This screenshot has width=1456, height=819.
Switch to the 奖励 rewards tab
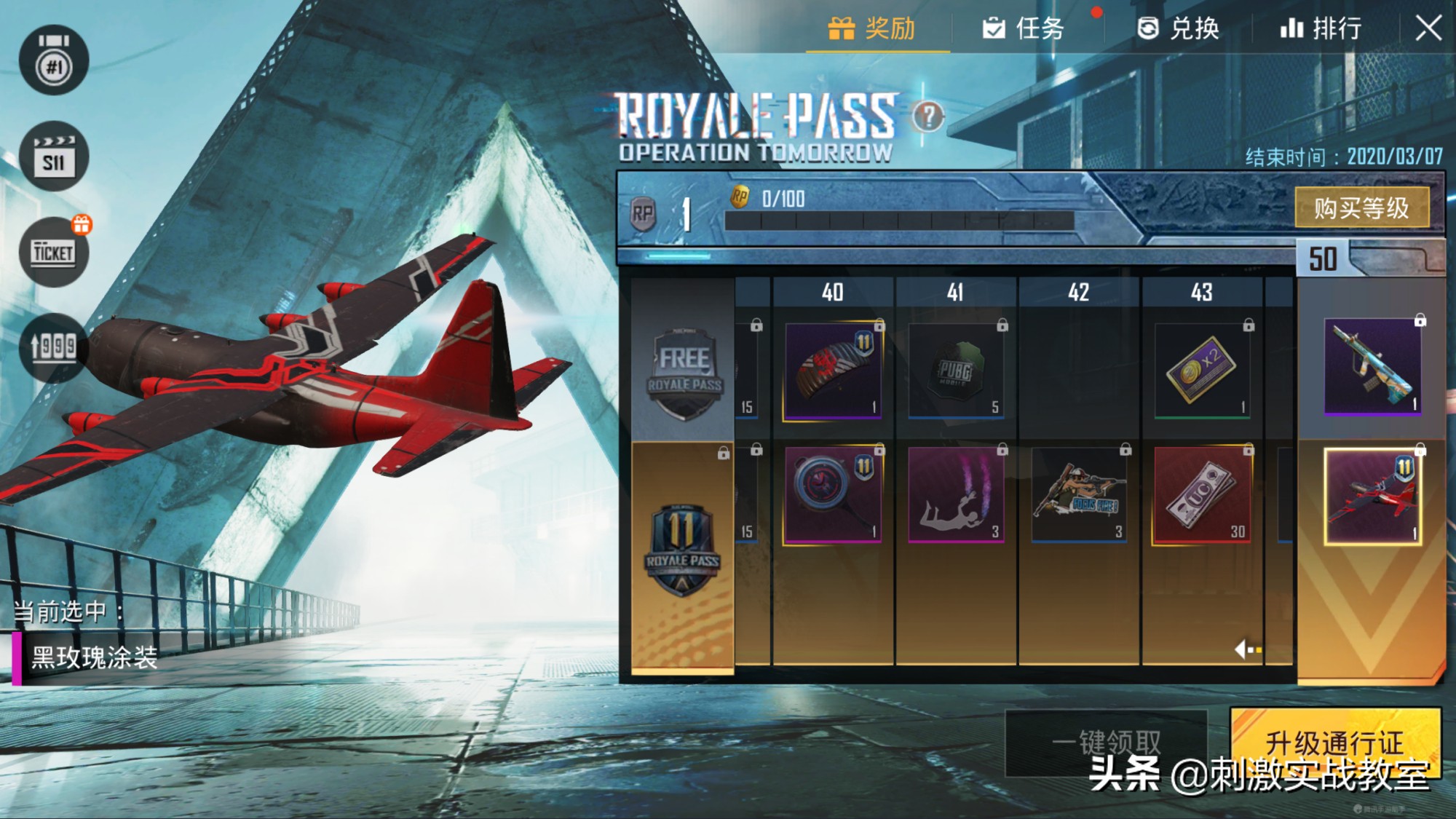pyautogui.click(x=873, y=29)
